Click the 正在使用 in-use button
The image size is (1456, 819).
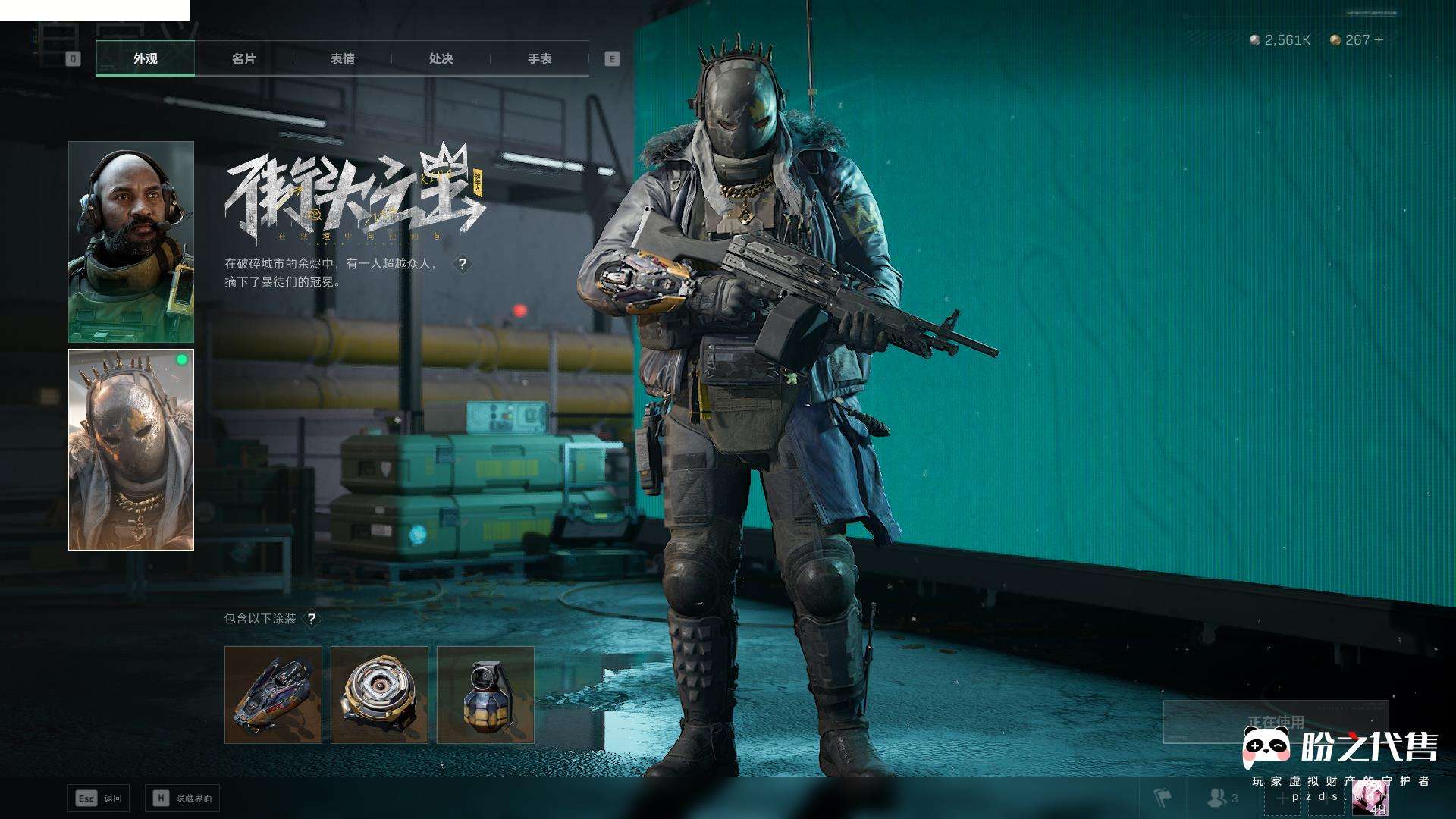click(x=1276, y=721)
